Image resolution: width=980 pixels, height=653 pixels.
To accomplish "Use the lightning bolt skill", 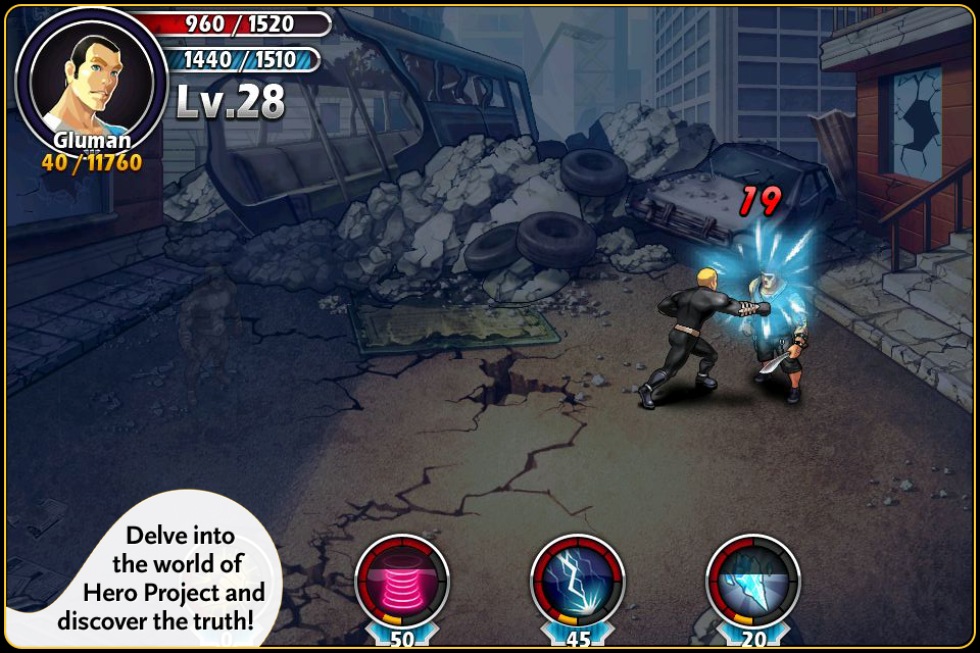I will pos(578,582).
